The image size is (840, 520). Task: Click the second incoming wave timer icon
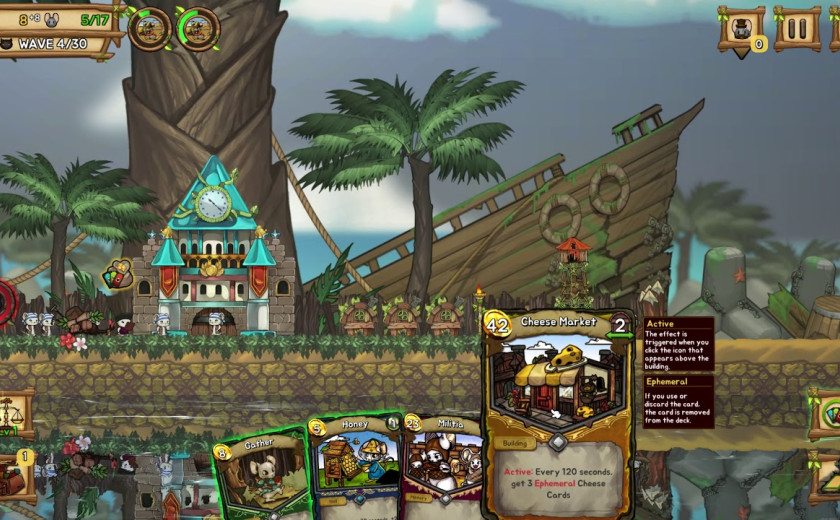[198, 28]
